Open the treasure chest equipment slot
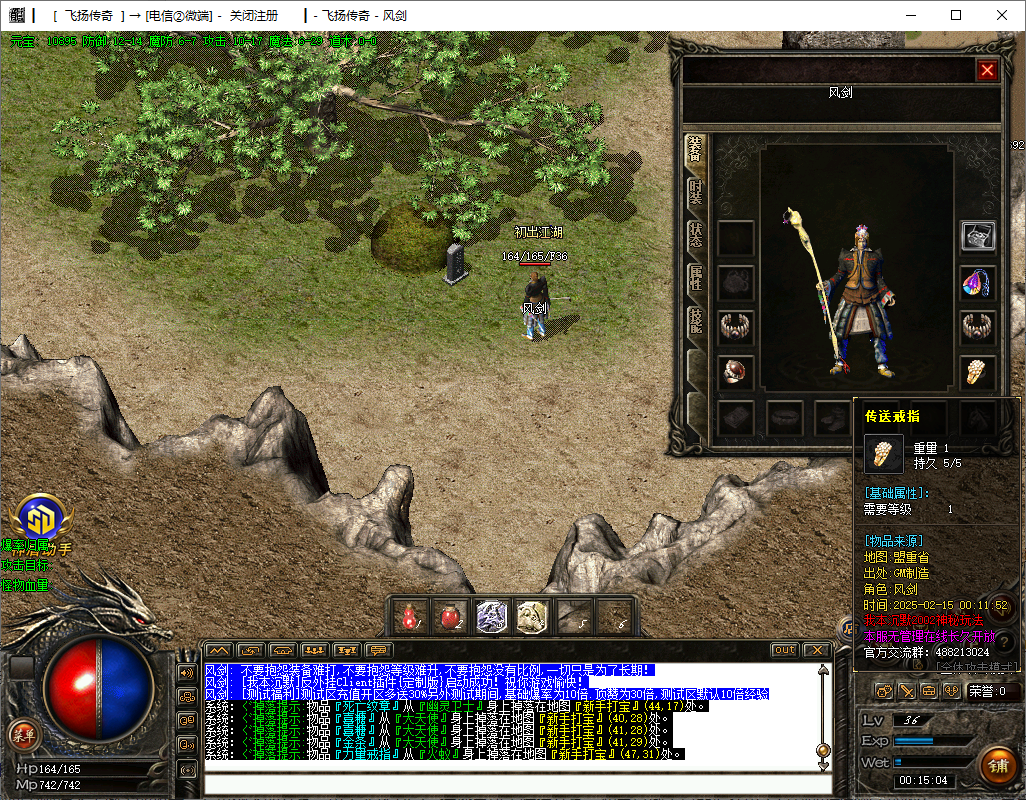 click(x=977, y=237)
